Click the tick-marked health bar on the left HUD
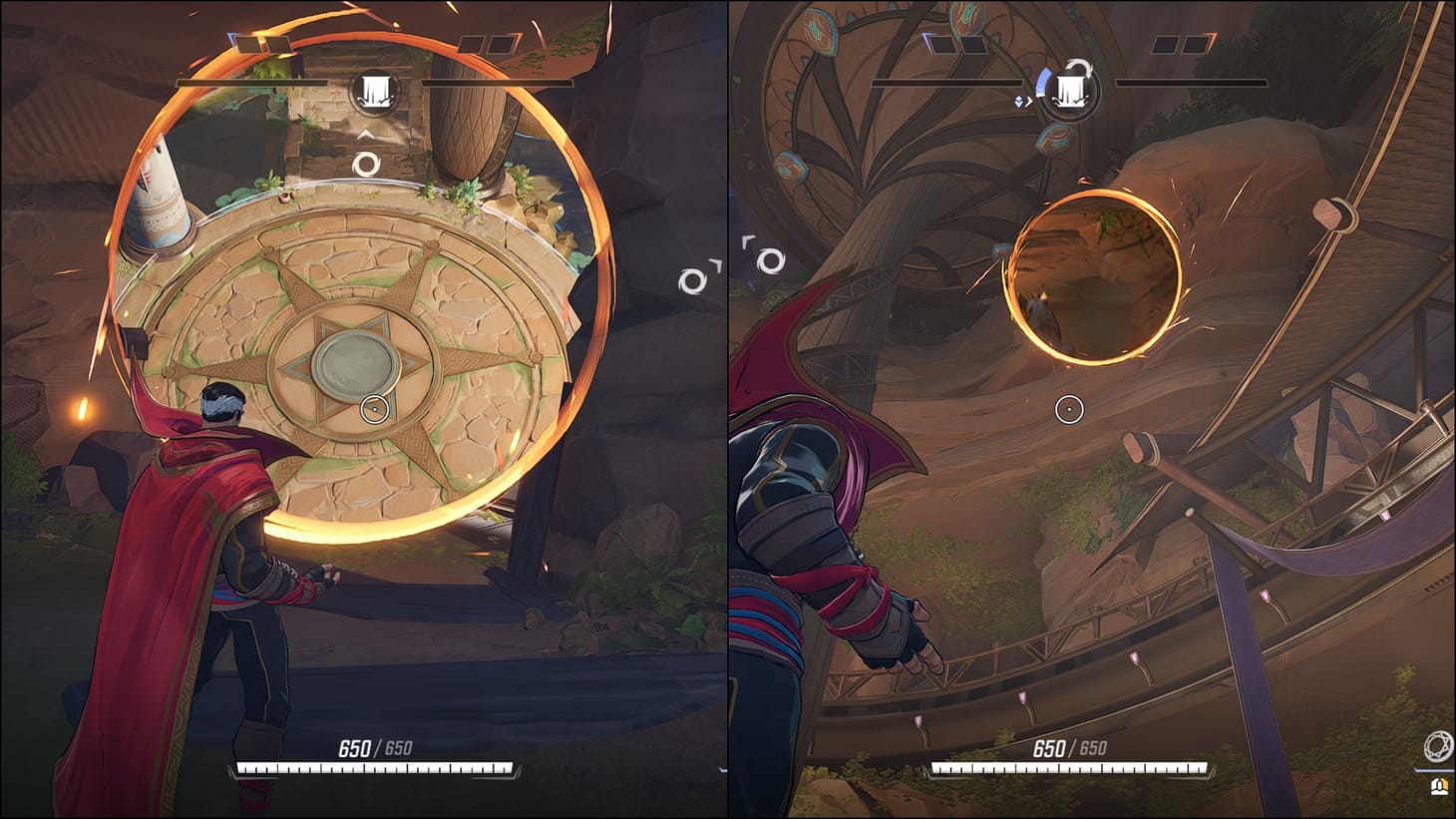The image size is (1456, 819). [374, 769]
